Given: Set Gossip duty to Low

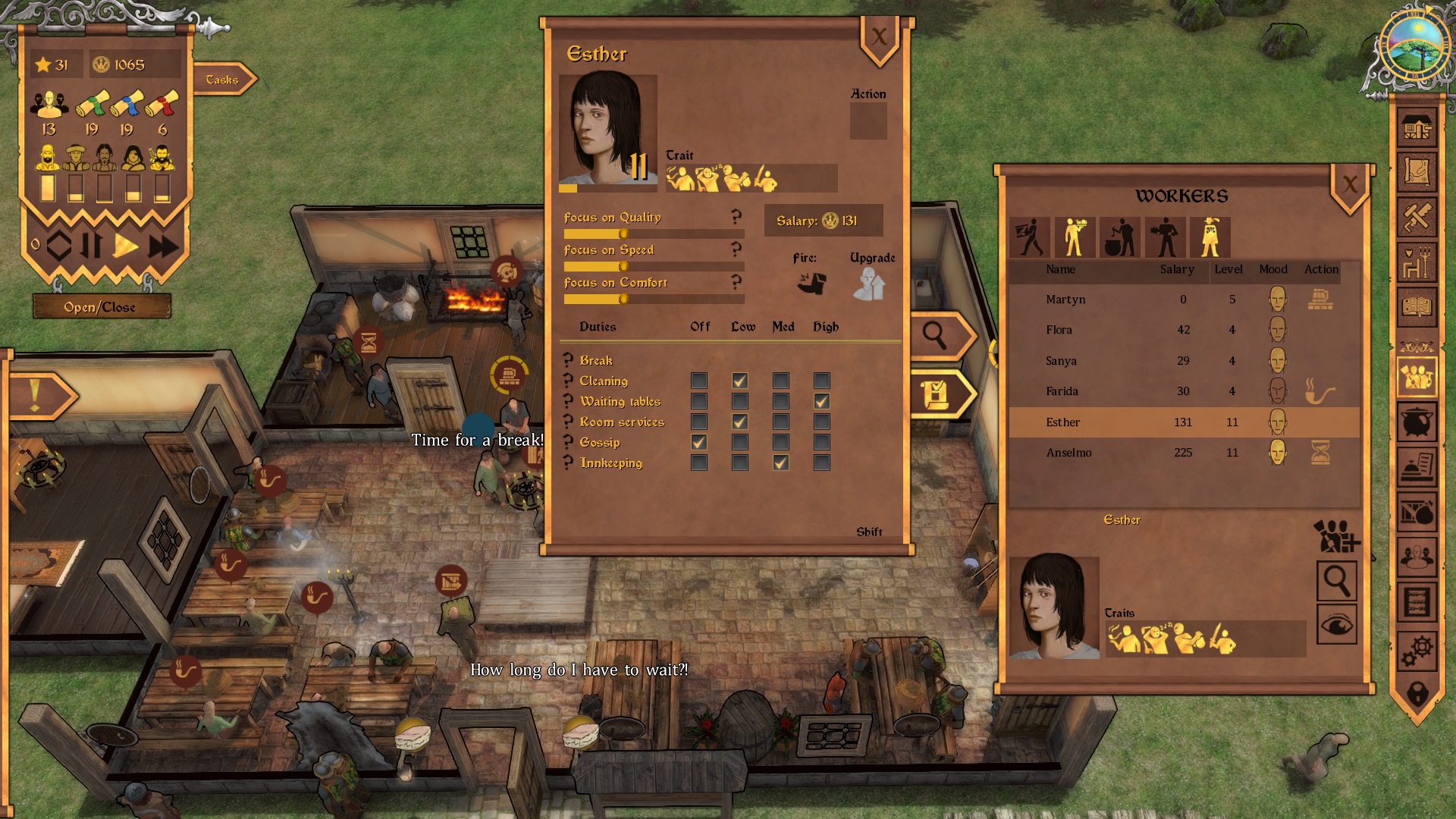Looking at the screenshot, I should click(739, 442).
